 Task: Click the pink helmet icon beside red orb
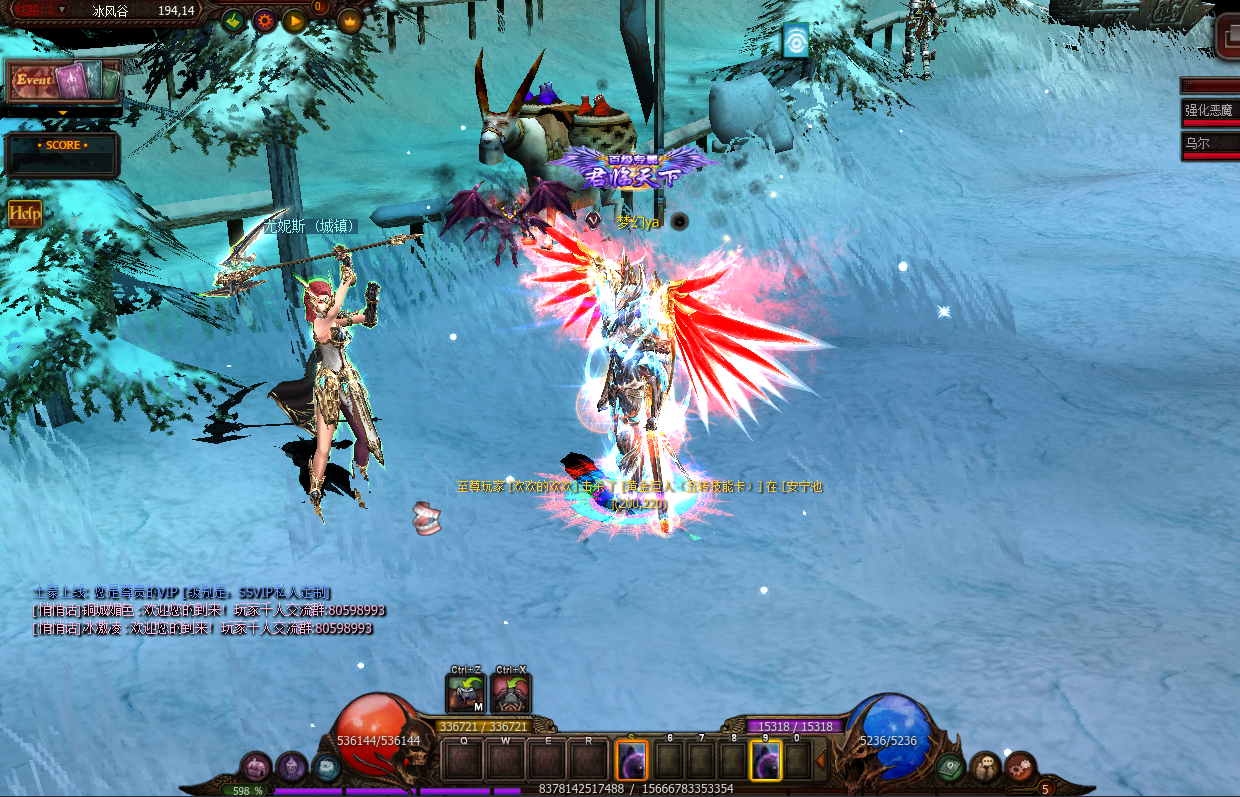tap(256, 768)
